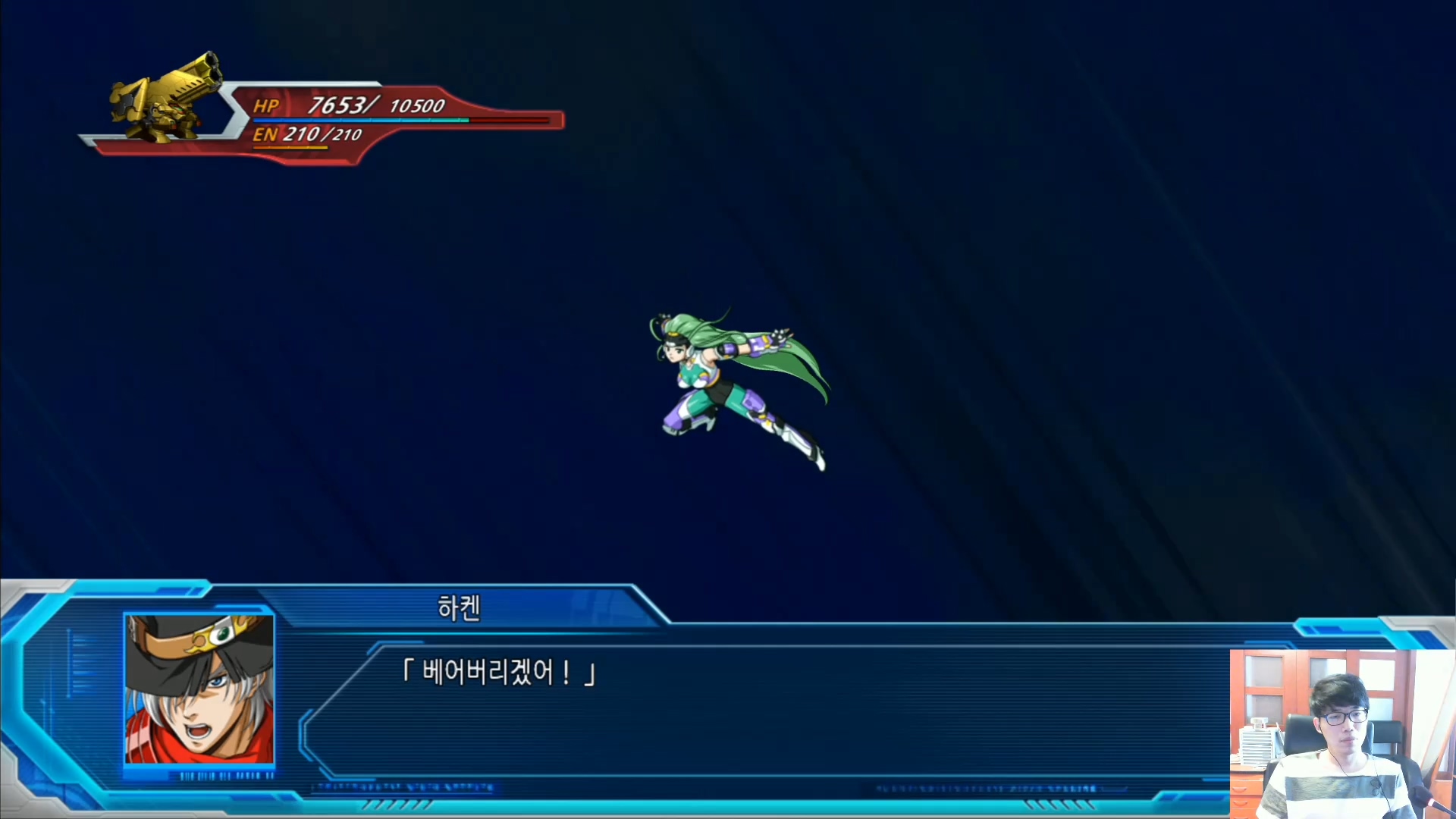Select the streamer webcam overlay
This screenshot has height=819, width=1456.
click(x=1342, y=733)
